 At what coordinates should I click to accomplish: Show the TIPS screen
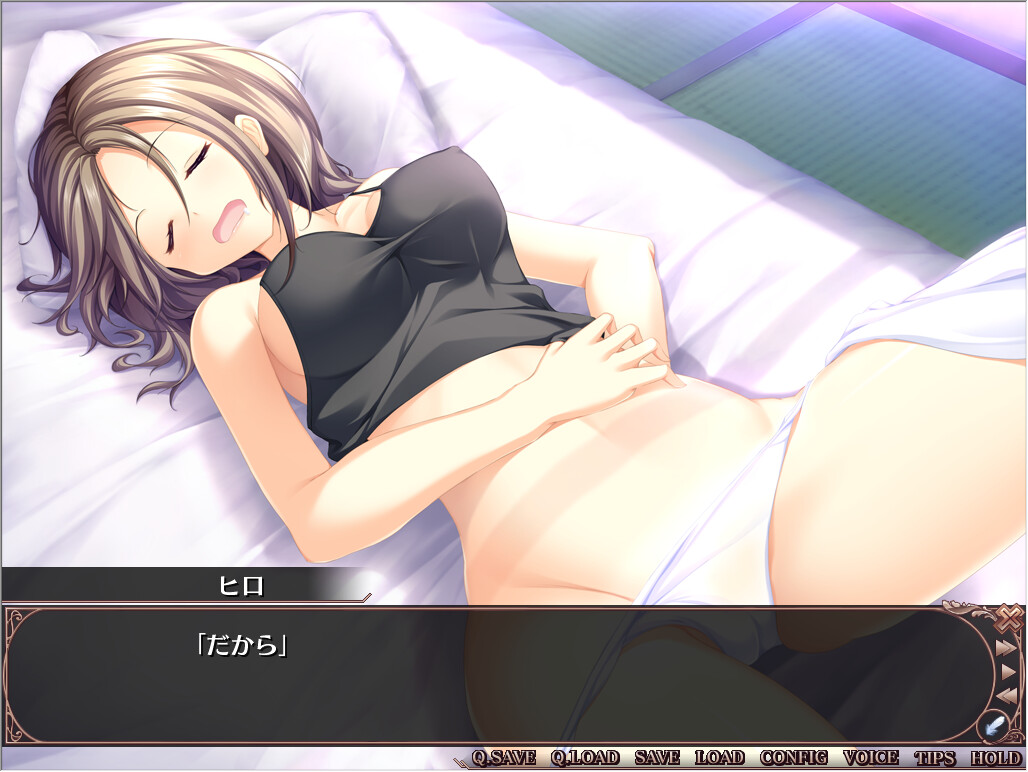935,758
